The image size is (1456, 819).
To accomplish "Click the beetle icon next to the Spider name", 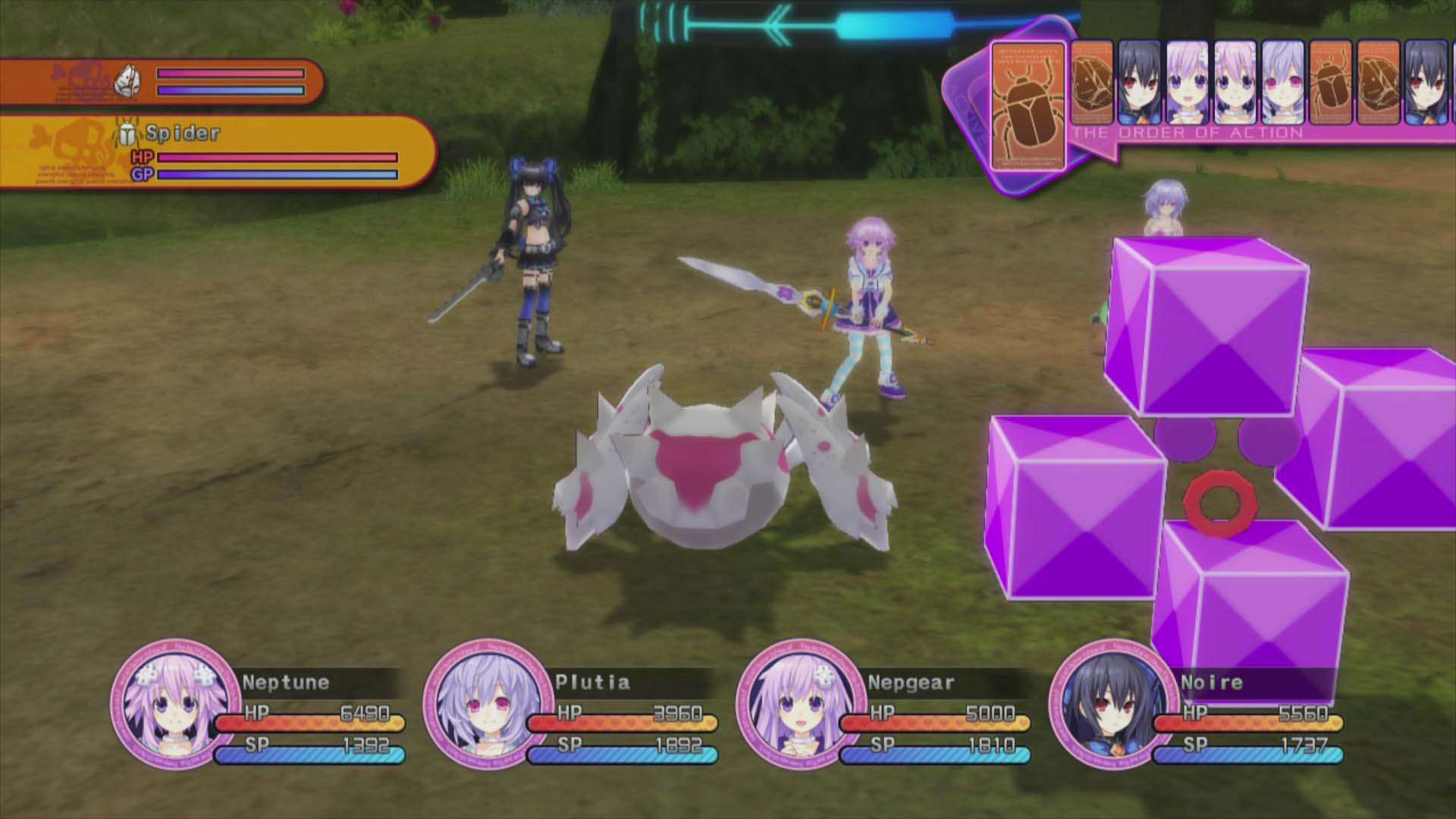I will point(127,132).
